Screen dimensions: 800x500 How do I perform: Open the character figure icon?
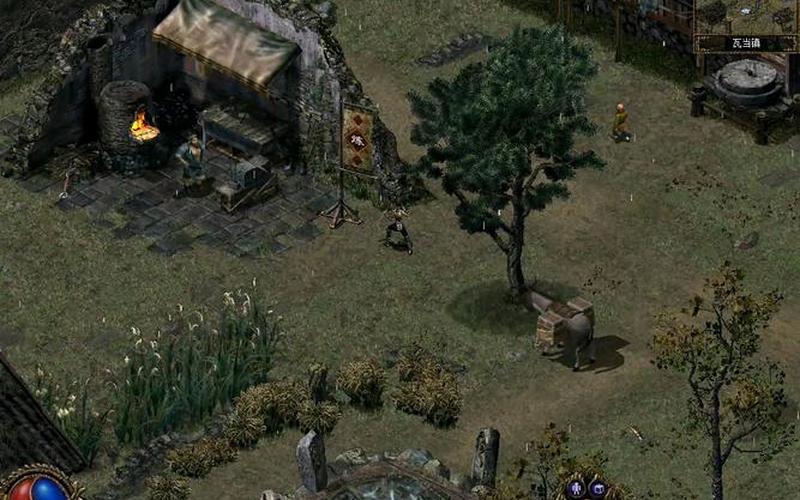click(x=576, y=488)
